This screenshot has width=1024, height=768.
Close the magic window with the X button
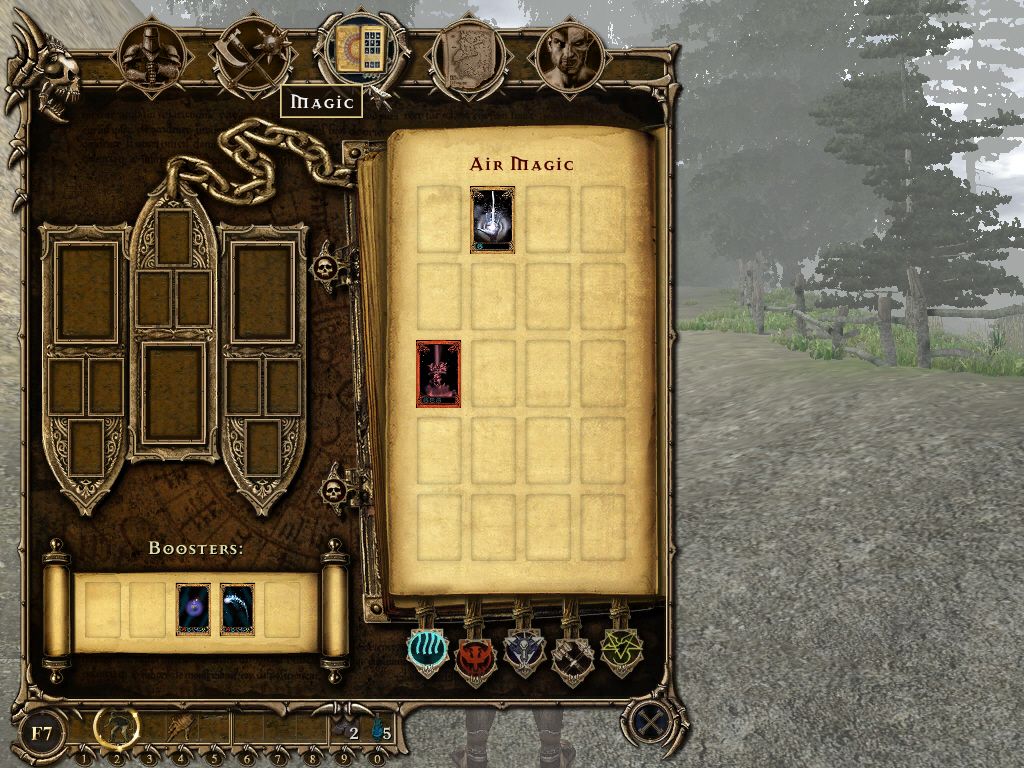point(650,720)
